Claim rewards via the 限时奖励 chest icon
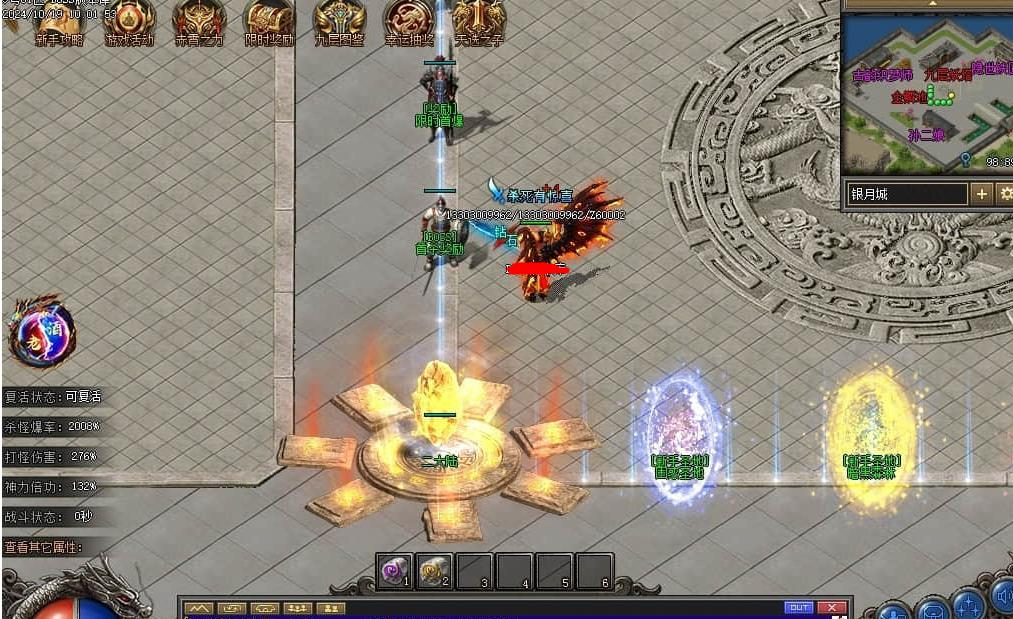 point(269,21)
